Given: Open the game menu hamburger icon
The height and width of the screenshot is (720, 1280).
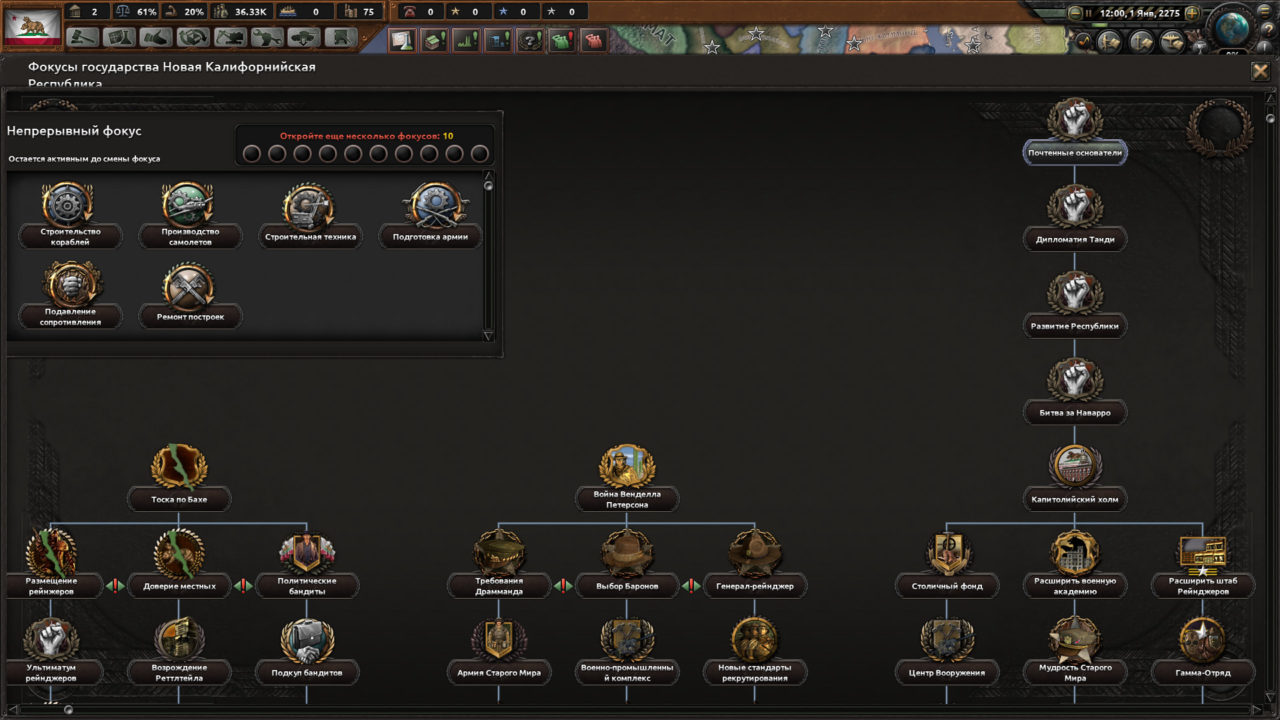Looking at the screenshot, I should pos(1264,13).
